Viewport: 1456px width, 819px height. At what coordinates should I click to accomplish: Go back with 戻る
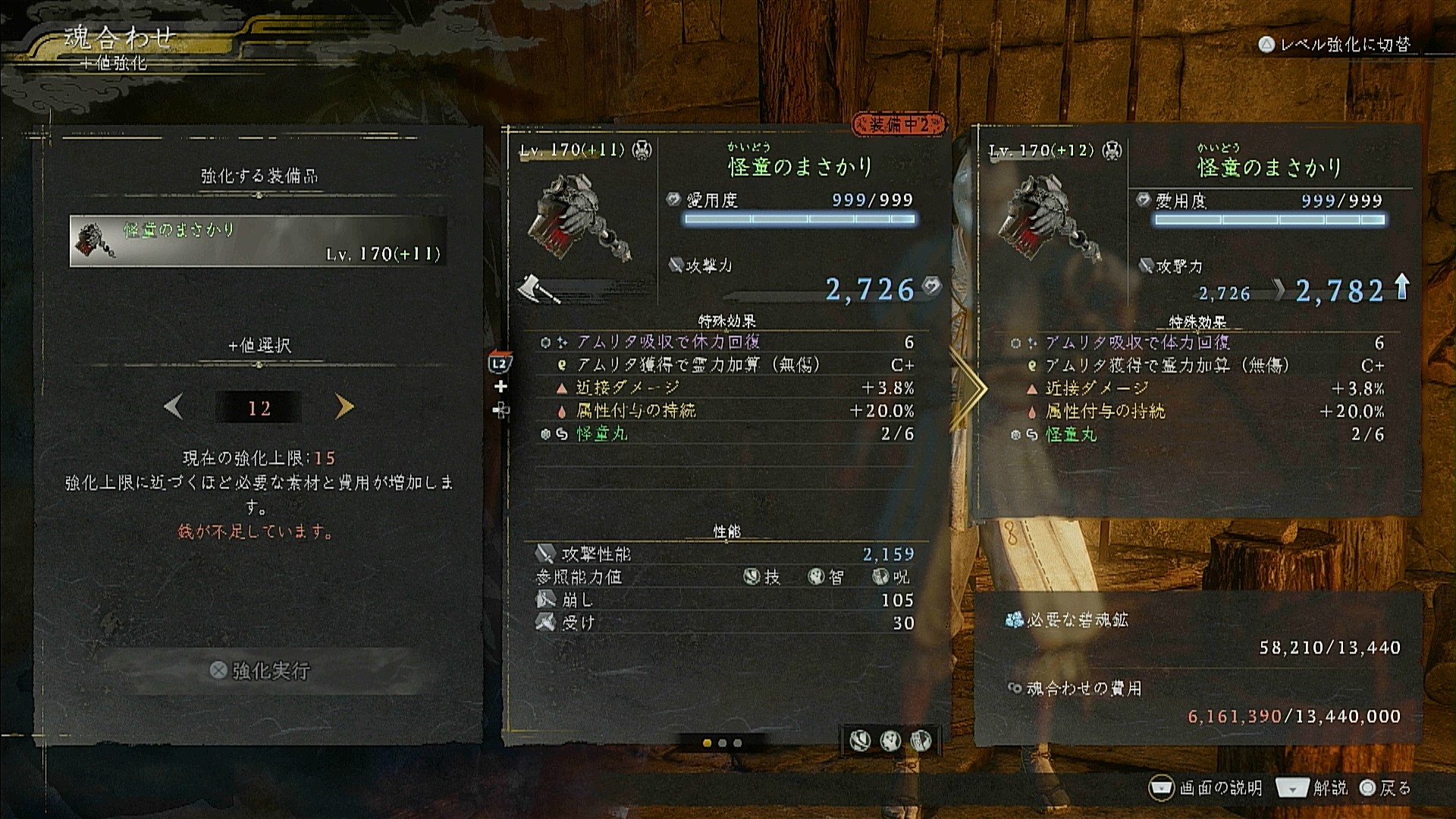point(1385,788)
